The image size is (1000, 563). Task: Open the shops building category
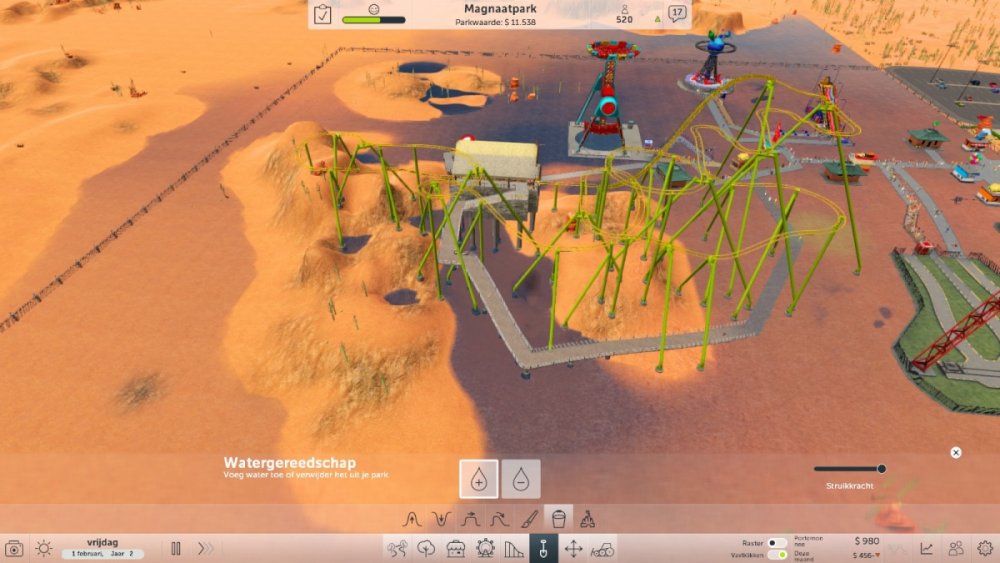[456, 548]
